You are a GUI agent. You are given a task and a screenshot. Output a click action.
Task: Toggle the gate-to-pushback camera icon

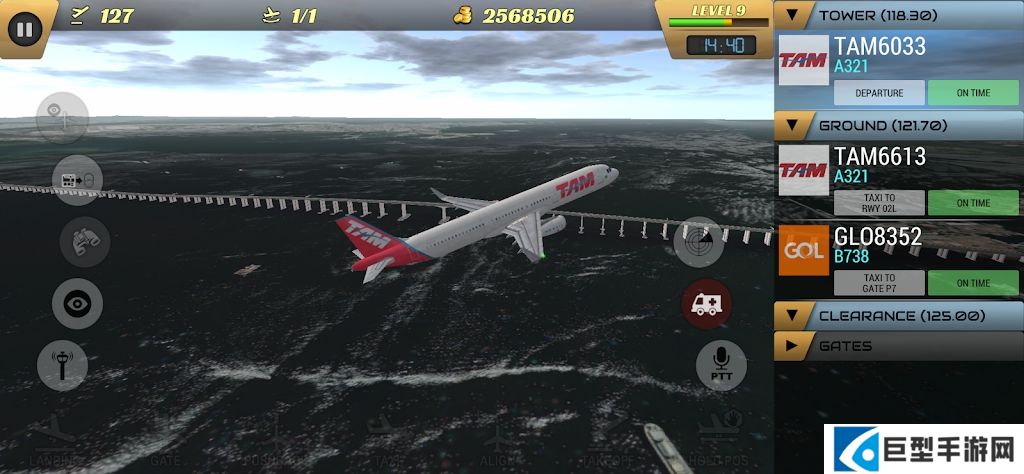coord(77,180)
